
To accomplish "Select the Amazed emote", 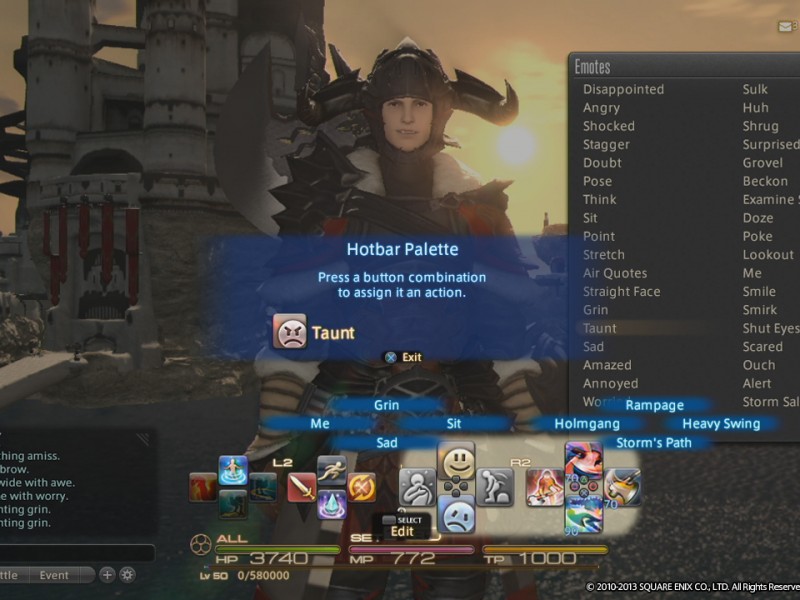I will tap(607, 365).
